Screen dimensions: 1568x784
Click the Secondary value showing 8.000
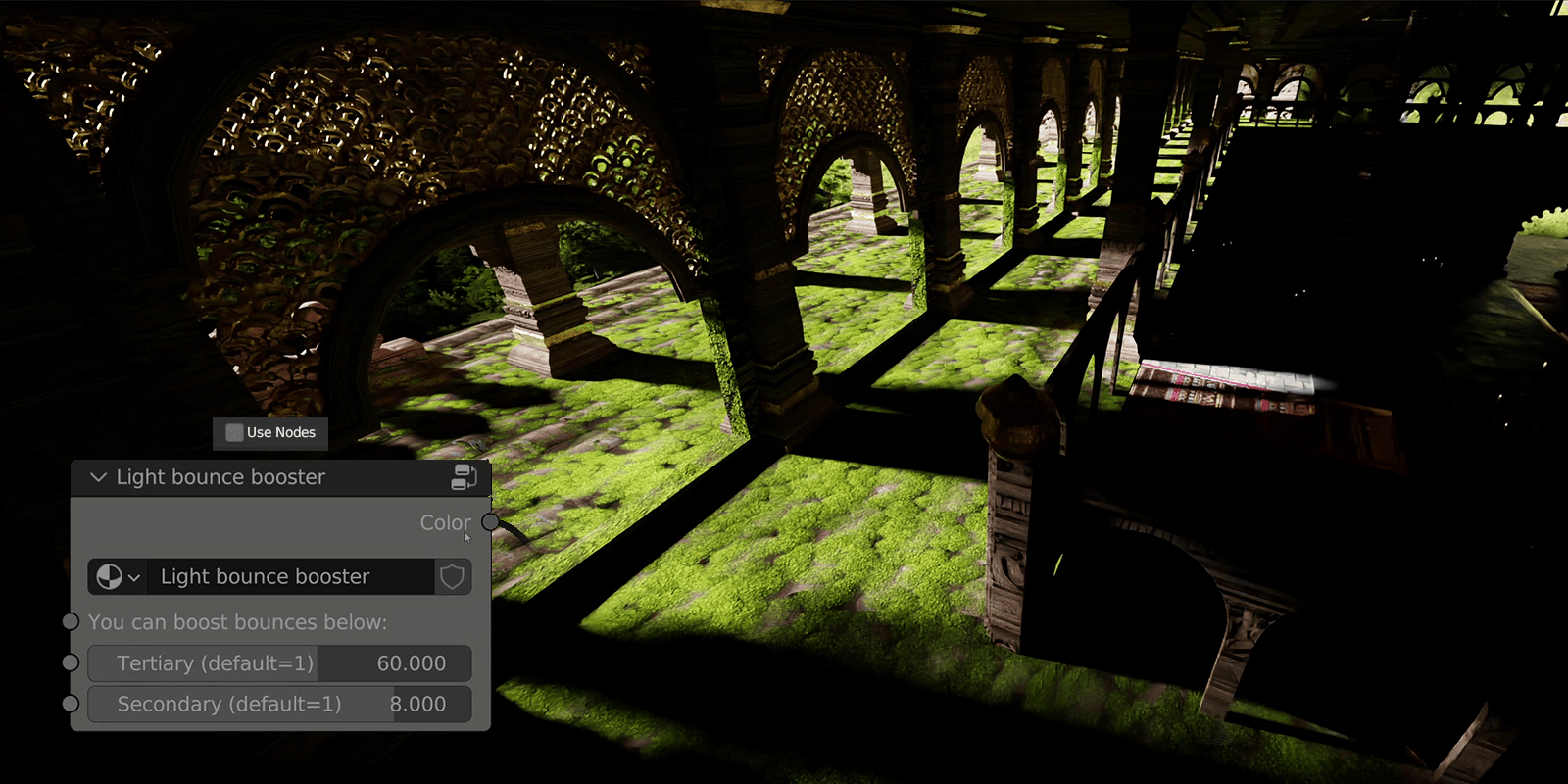click(x=421, y=704)
